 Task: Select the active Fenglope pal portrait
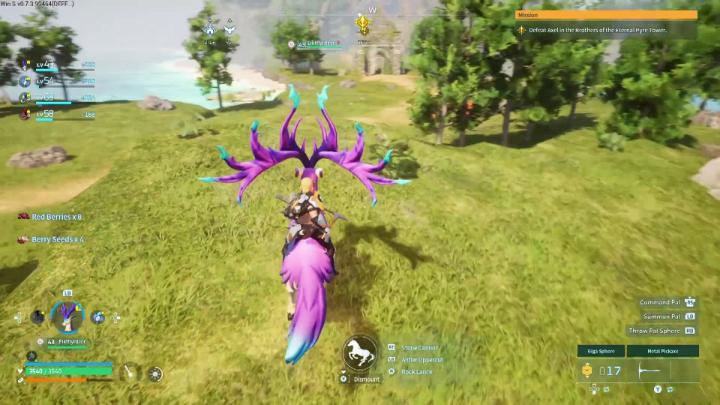68,317
